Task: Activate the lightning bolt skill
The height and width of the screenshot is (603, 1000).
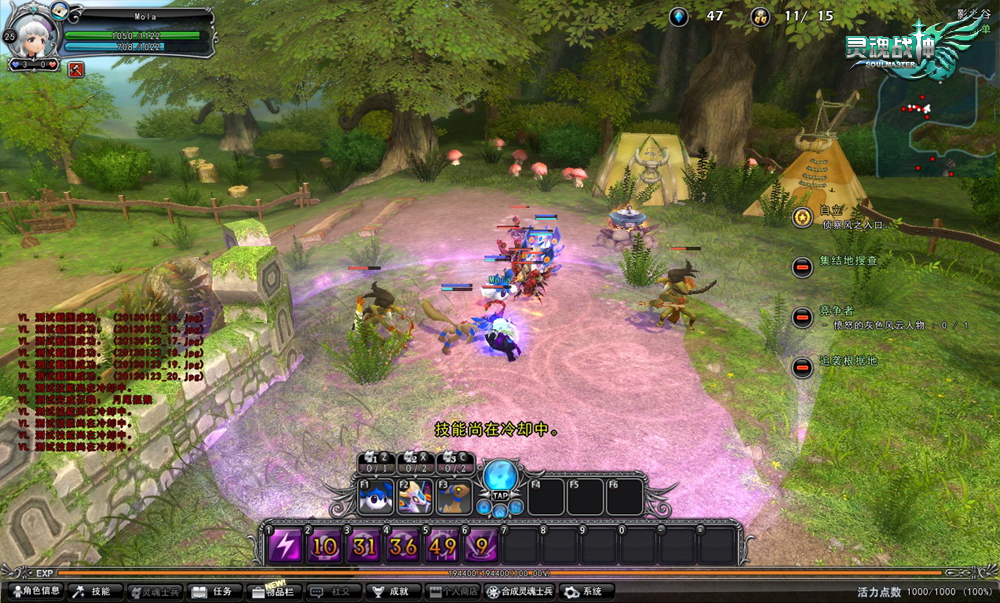Action: click(284, 546)
